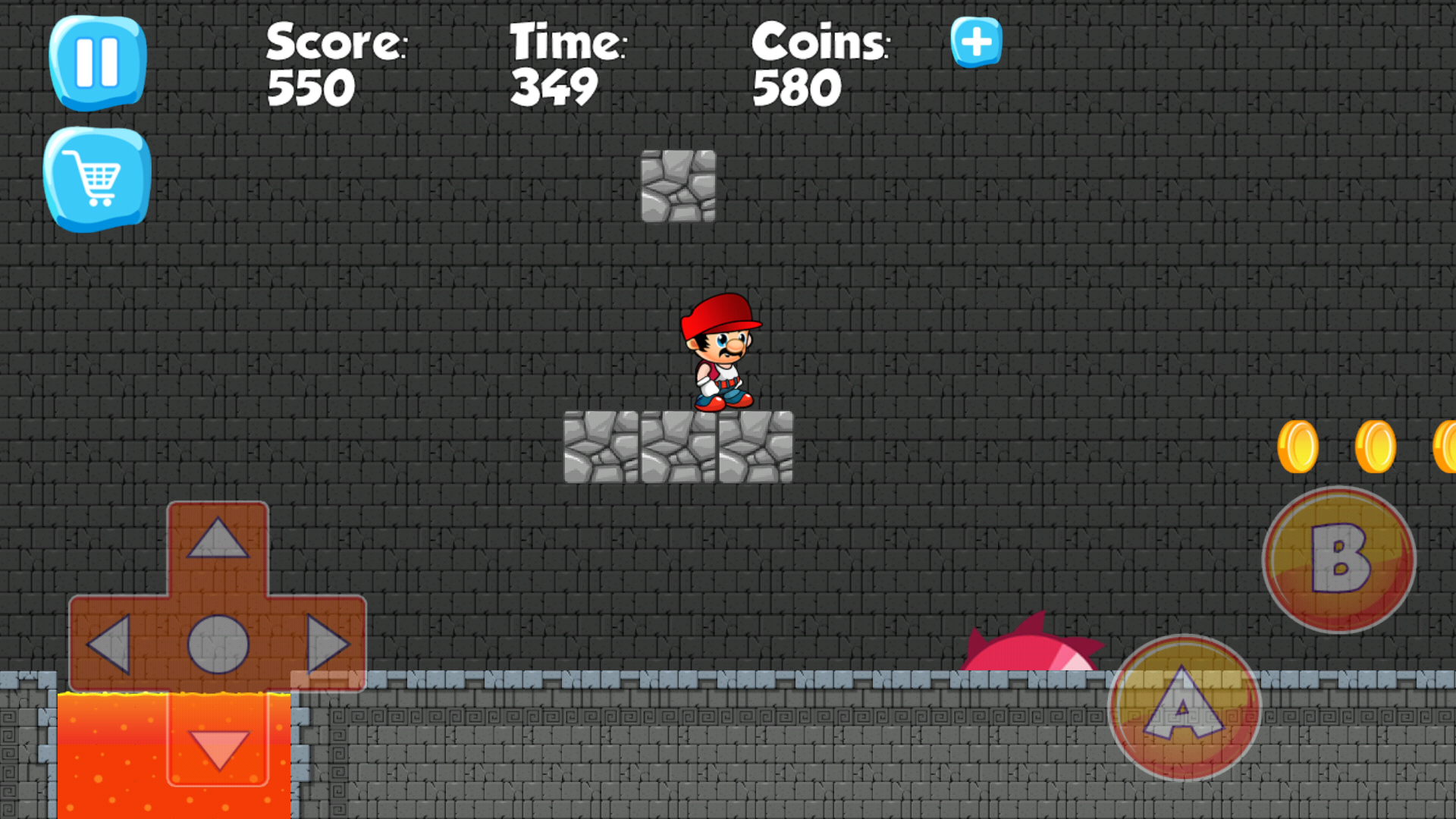Tap the stone platform under Mario

[x=679, y=447]
